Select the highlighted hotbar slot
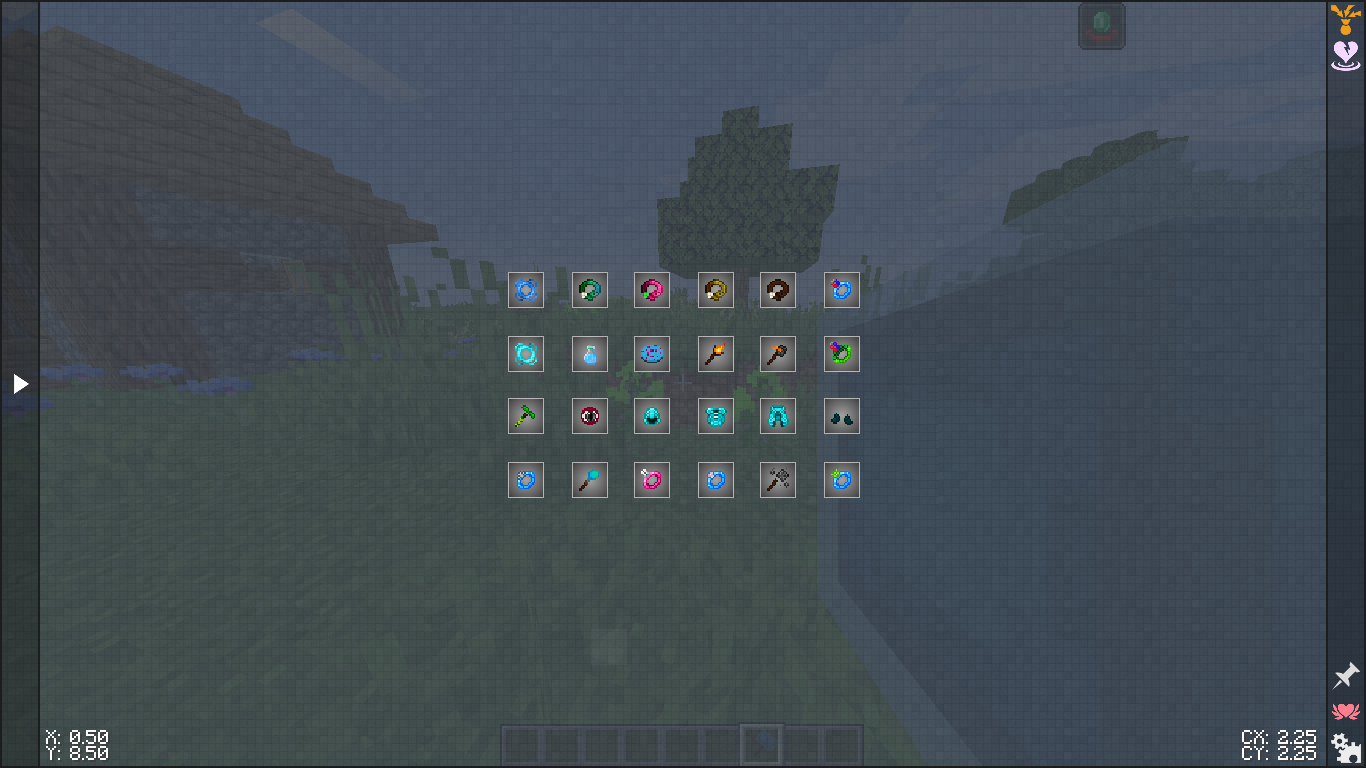This screenshot has width=1366, height=768. (760, 741)
